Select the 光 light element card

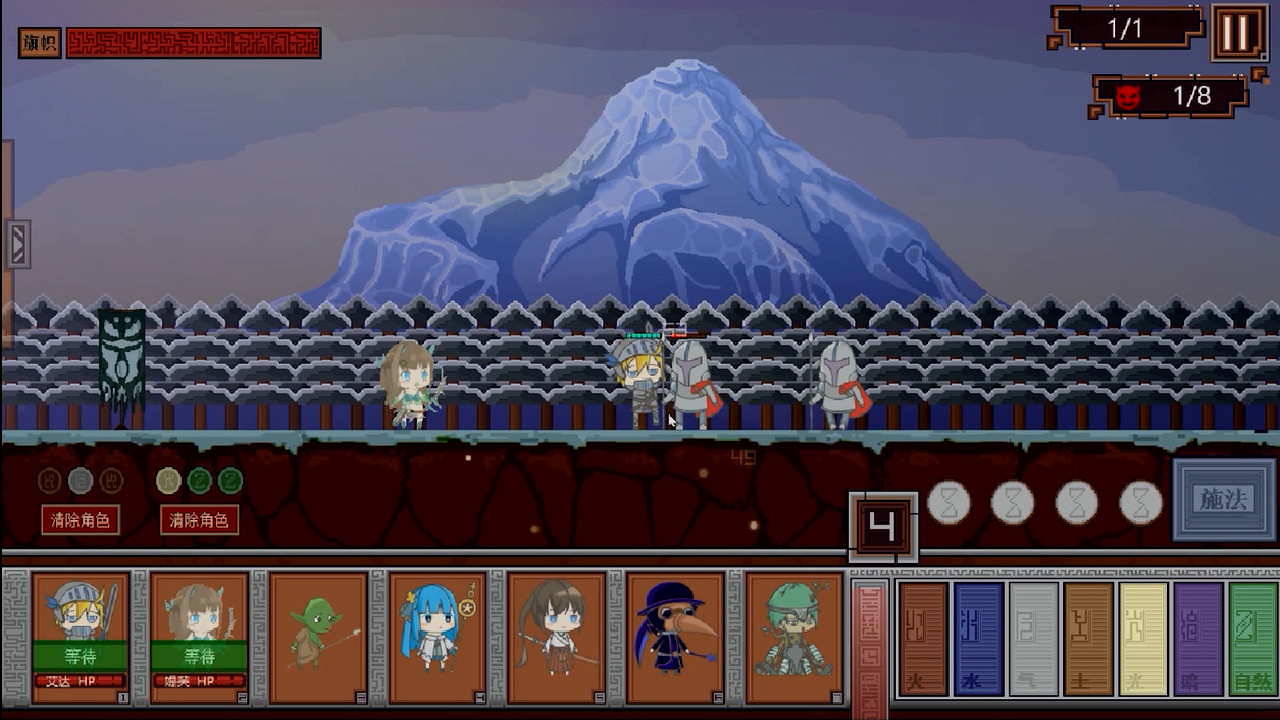point(1142,640)
